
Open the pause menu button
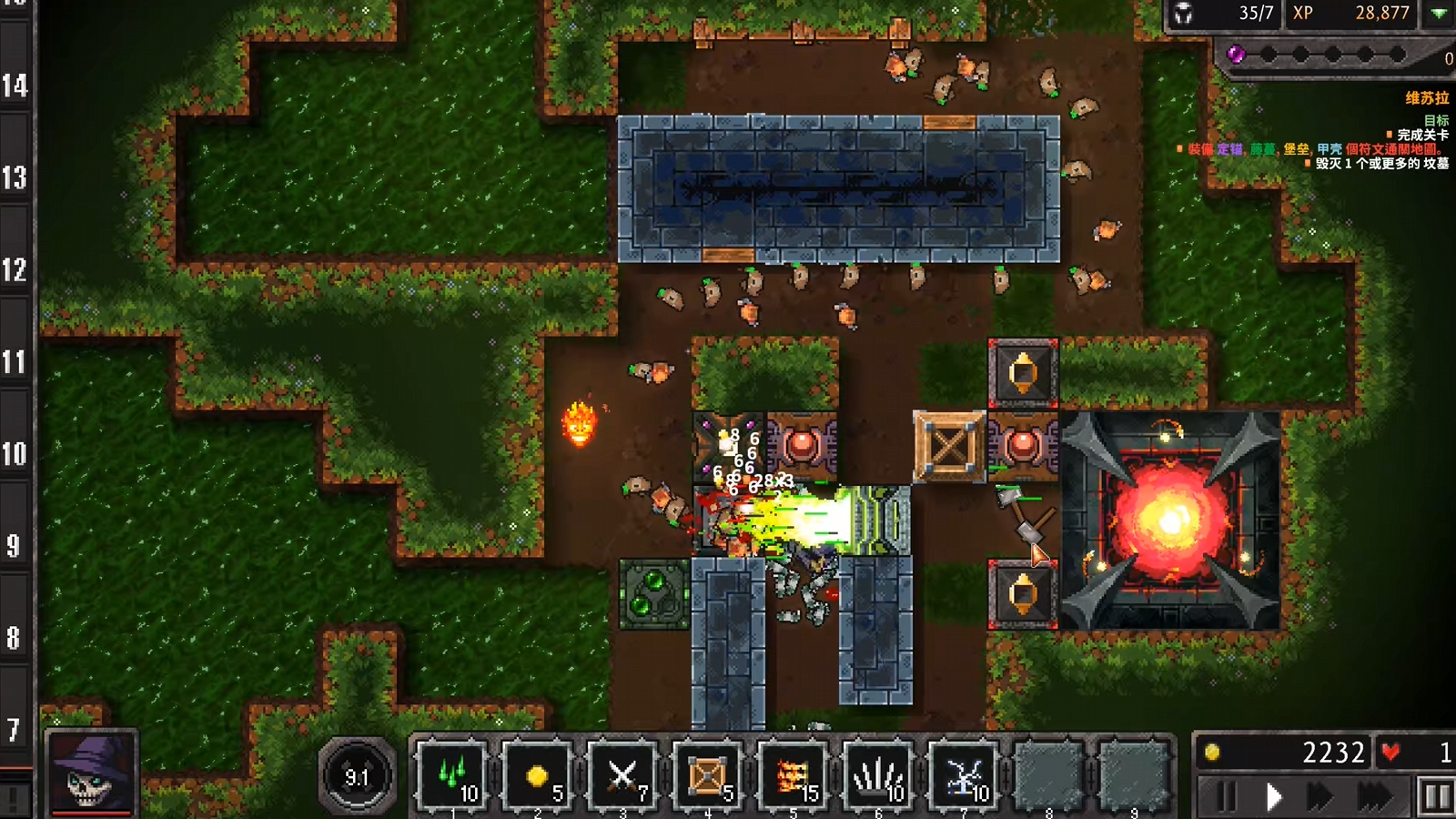tap(1436, 798)
